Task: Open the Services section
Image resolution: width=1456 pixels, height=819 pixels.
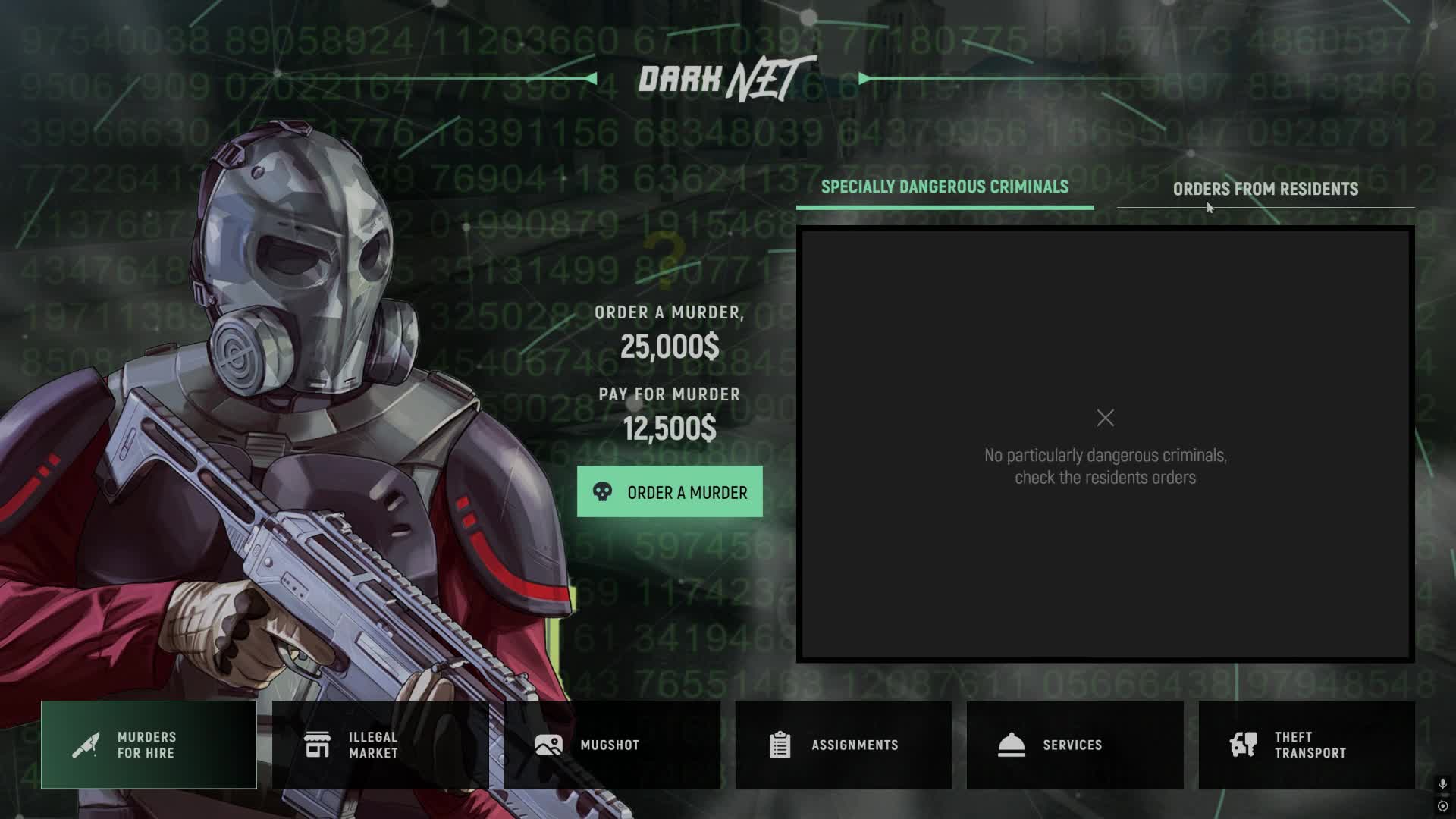Action: pos(1075,745)
